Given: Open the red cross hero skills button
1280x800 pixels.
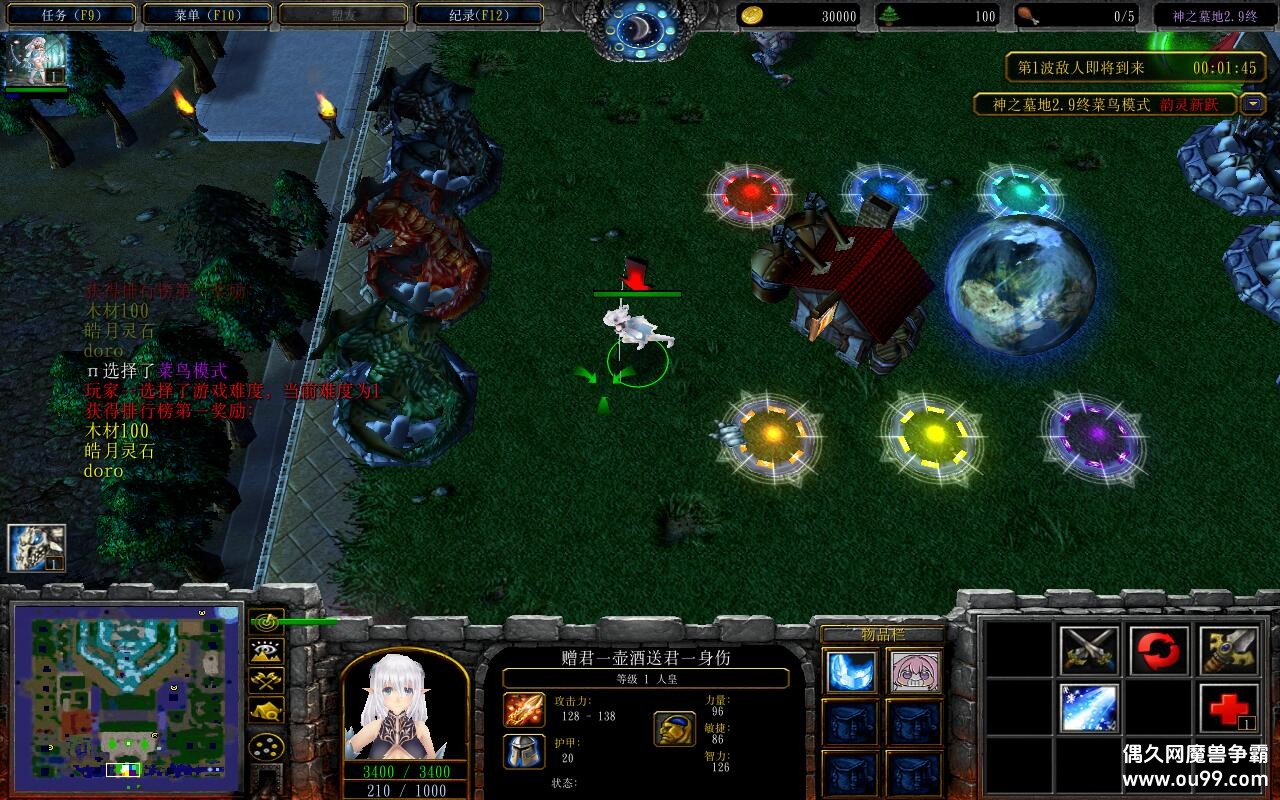Looking at the screenshot, I should click(1228, 708).
